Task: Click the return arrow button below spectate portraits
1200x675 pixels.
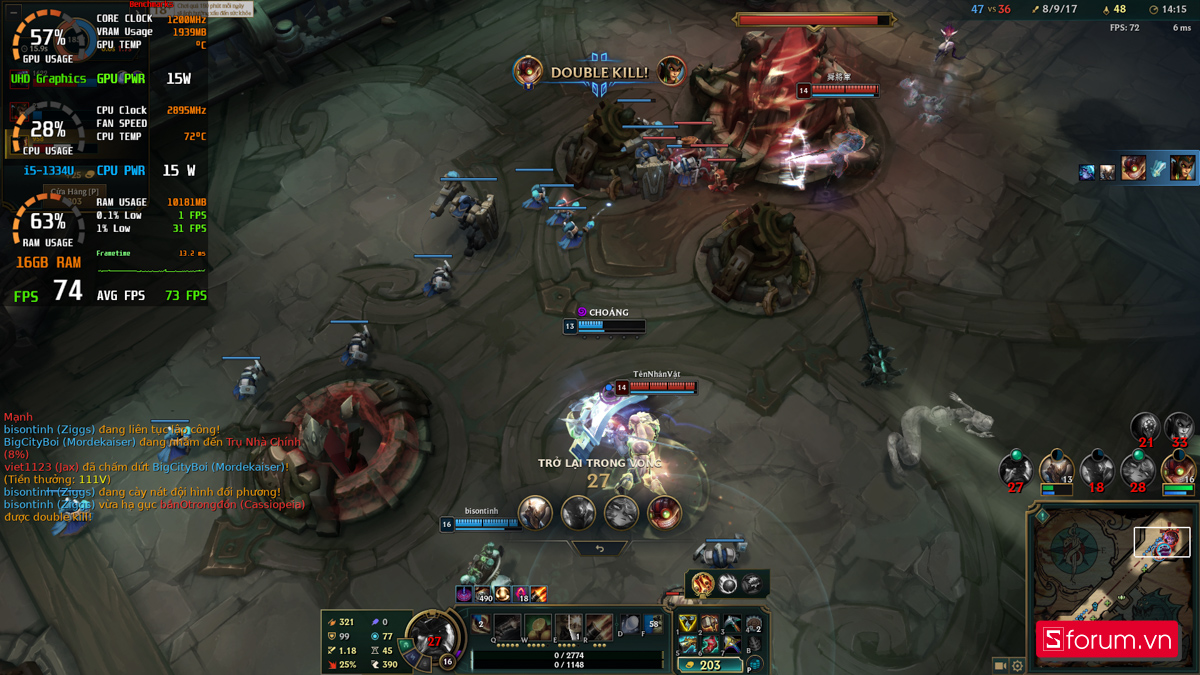Action: [x=600, y=548]
